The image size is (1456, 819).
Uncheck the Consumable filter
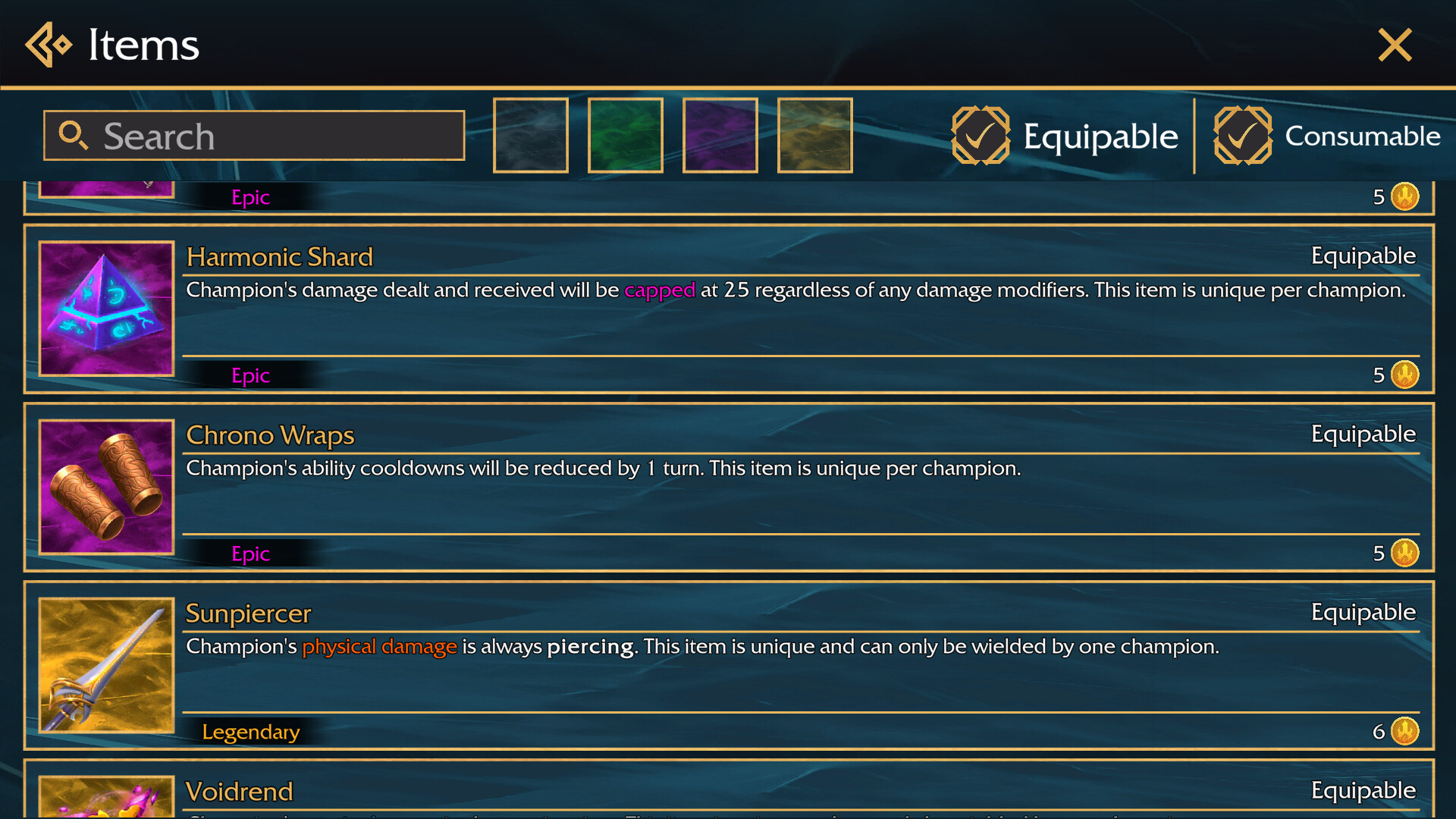(1243, 136)
